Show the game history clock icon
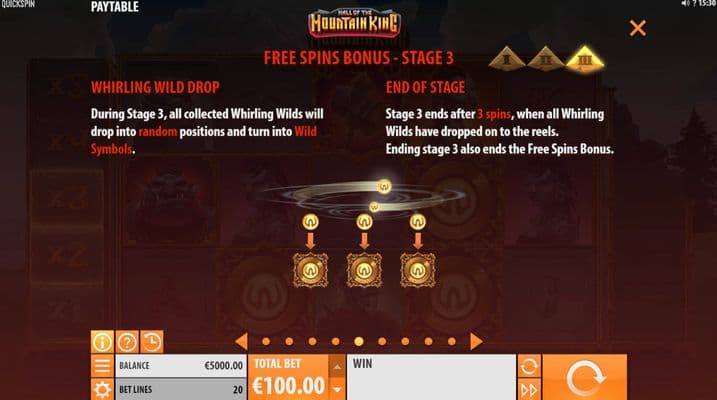Image resolution: width=717 pixels, height=400 pixels. pyautogui.click(x=151, y=342)
